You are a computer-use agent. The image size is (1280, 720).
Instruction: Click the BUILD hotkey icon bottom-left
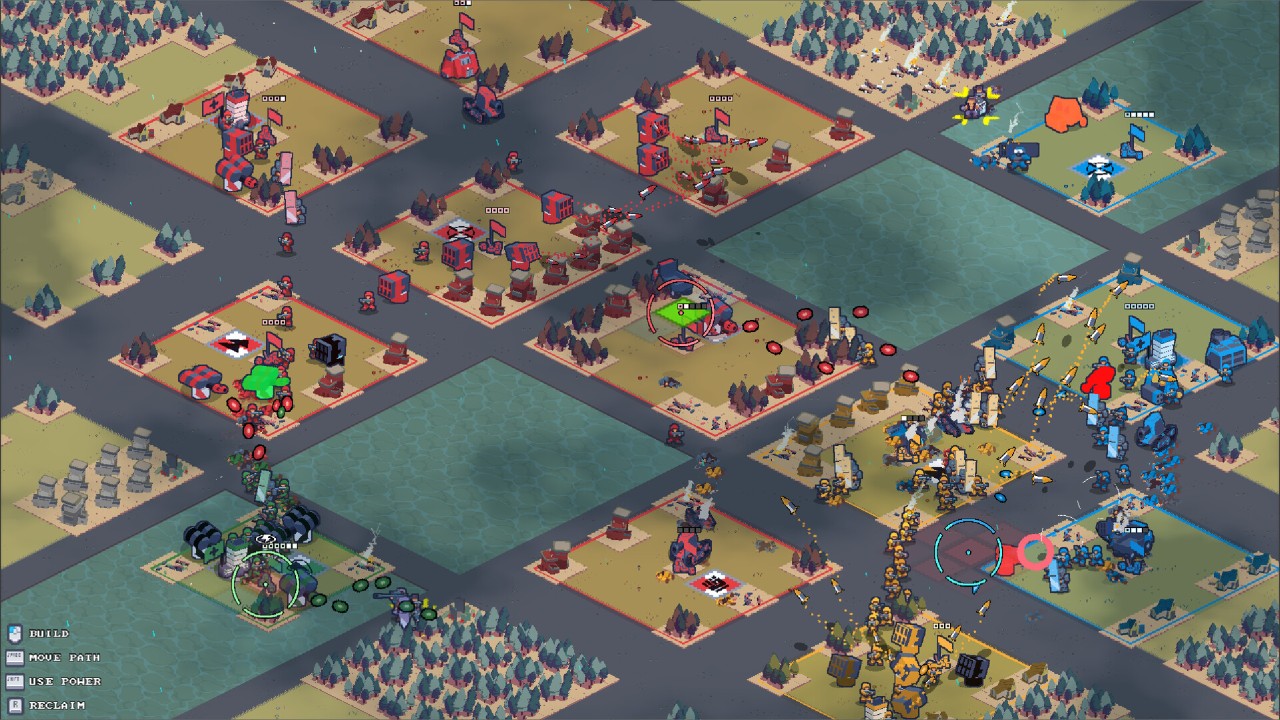tap(14, 634)
